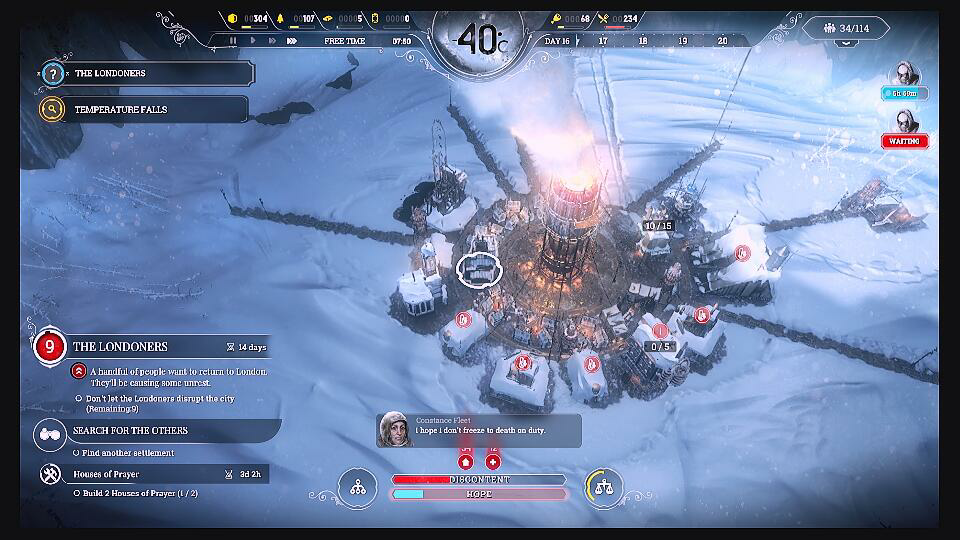
Task: Select The Londoners objective header
Action: (150, 347)
